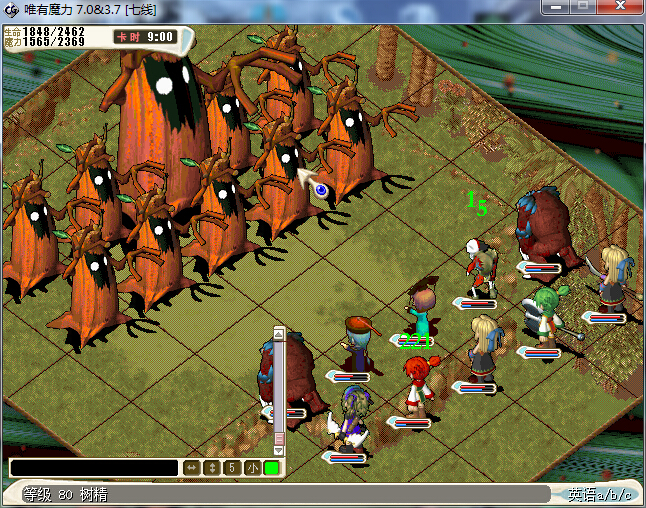Toggle the vertical chat resize arrow button

pos(211,467)
